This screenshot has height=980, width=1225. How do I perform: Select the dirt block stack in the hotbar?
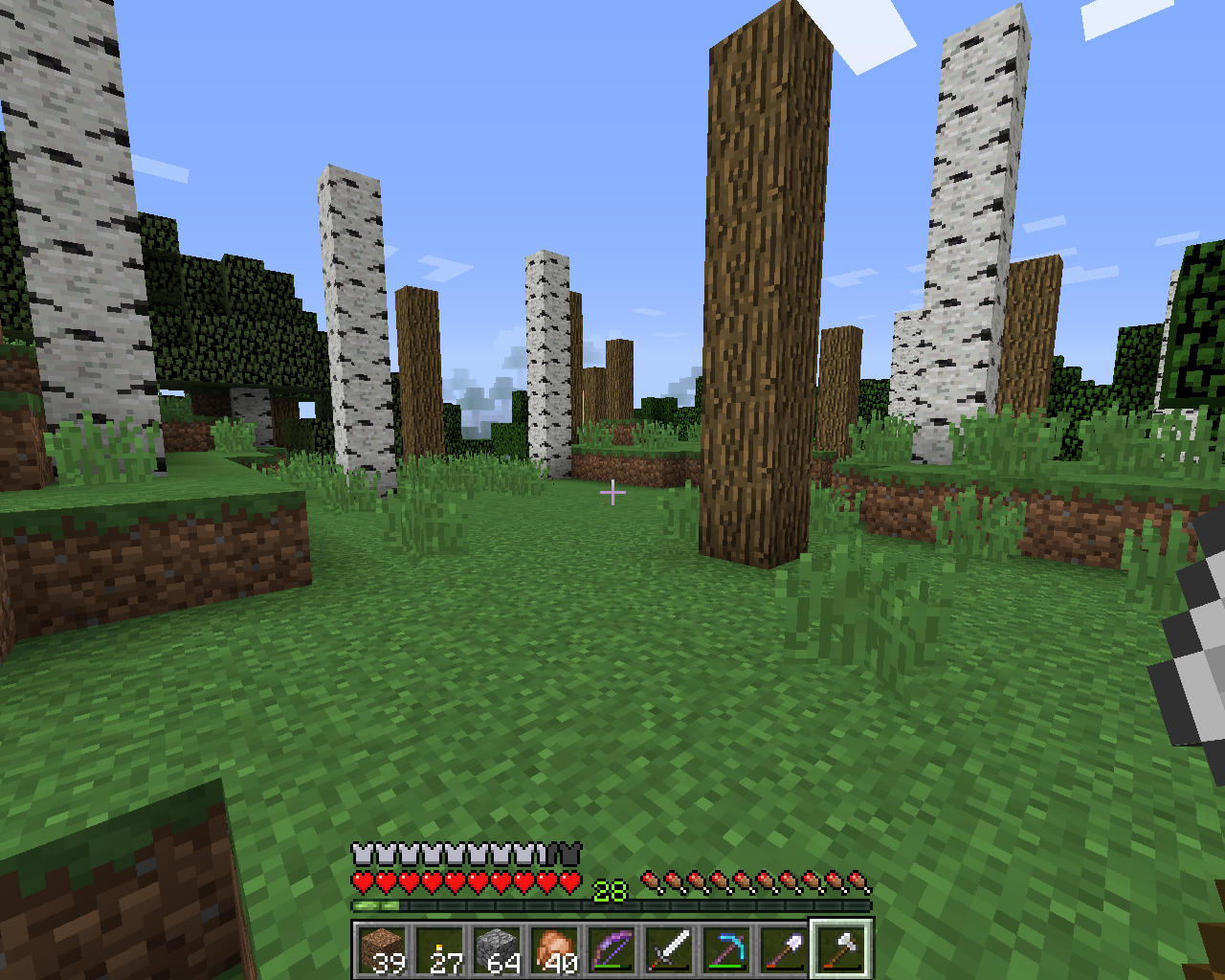pyautogui.click(x=383, y=947)
